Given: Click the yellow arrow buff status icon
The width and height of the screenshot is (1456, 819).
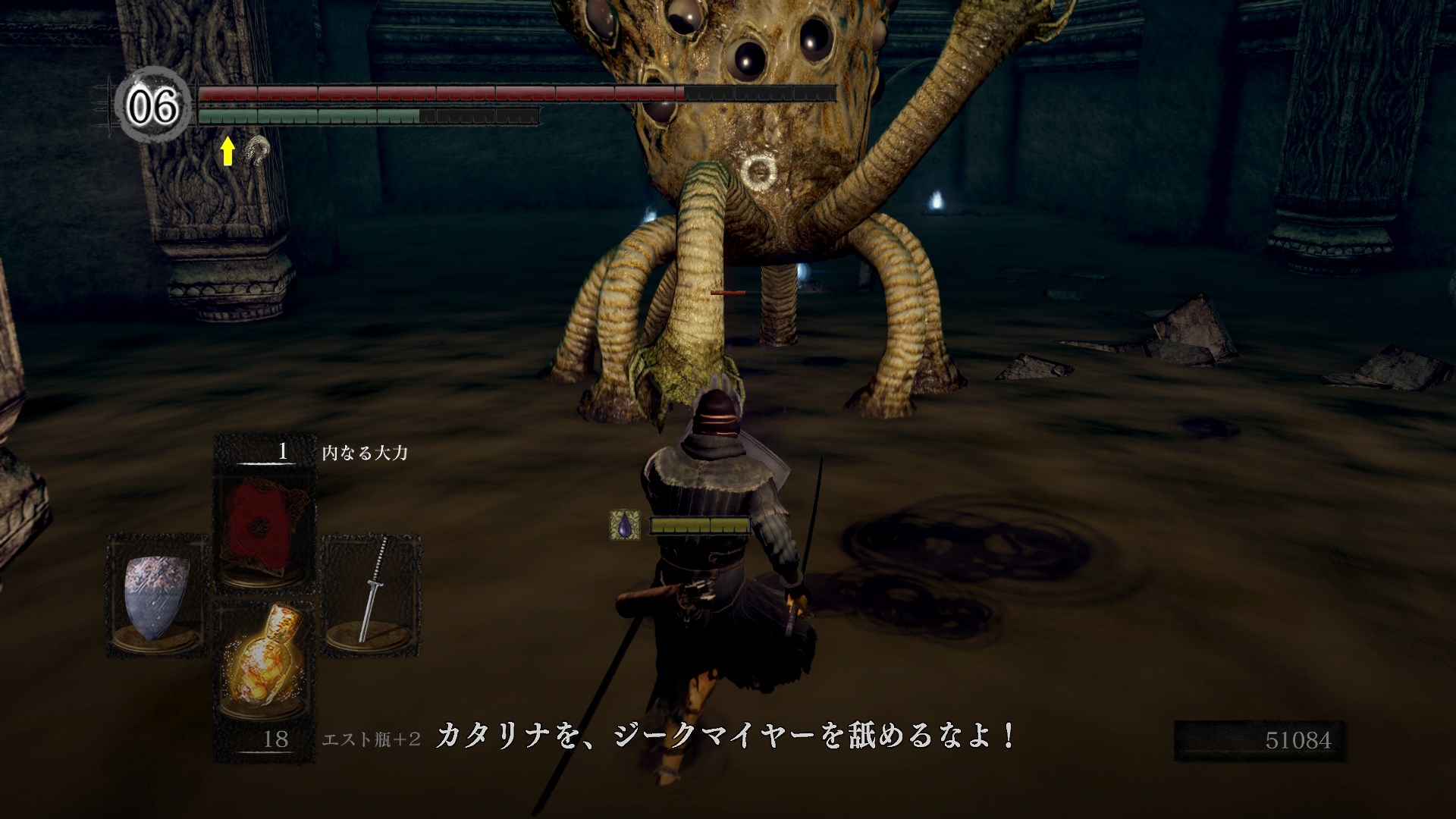Looking at the screenshot, I should (227, 150).
